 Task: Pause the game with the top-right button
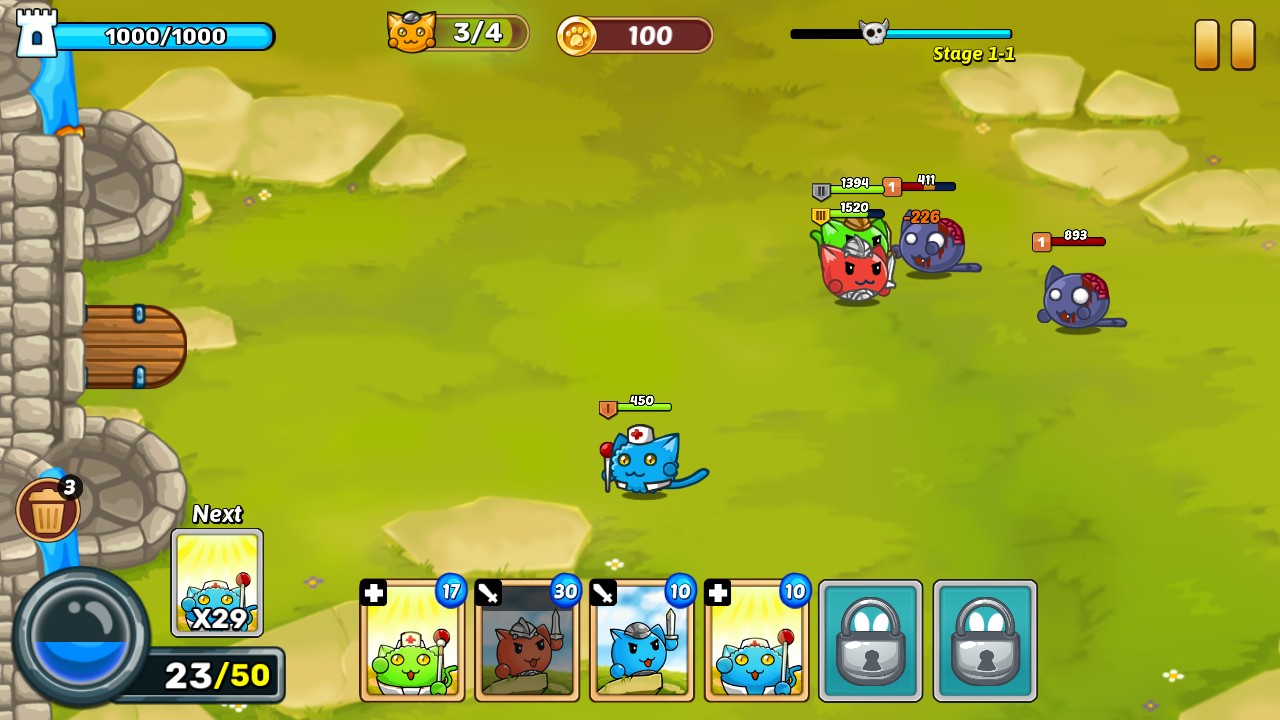1224,45
